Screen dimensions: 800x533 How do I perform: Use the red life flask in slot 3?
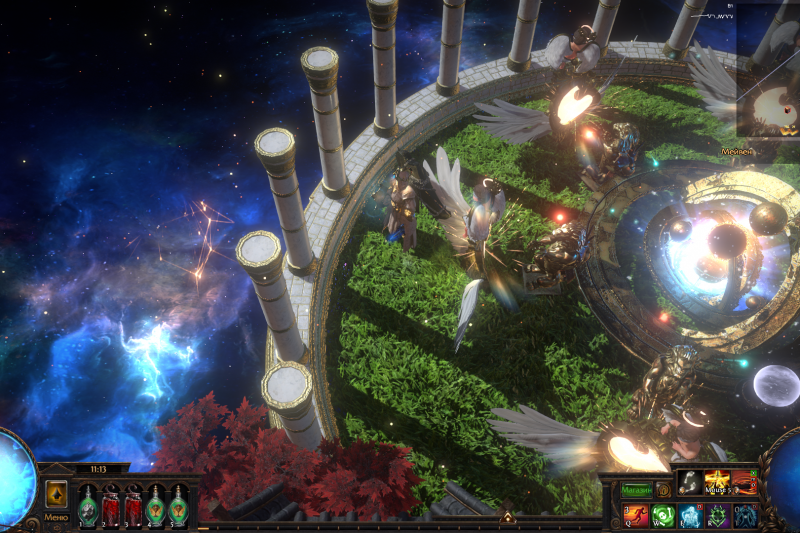coord(133,506)
